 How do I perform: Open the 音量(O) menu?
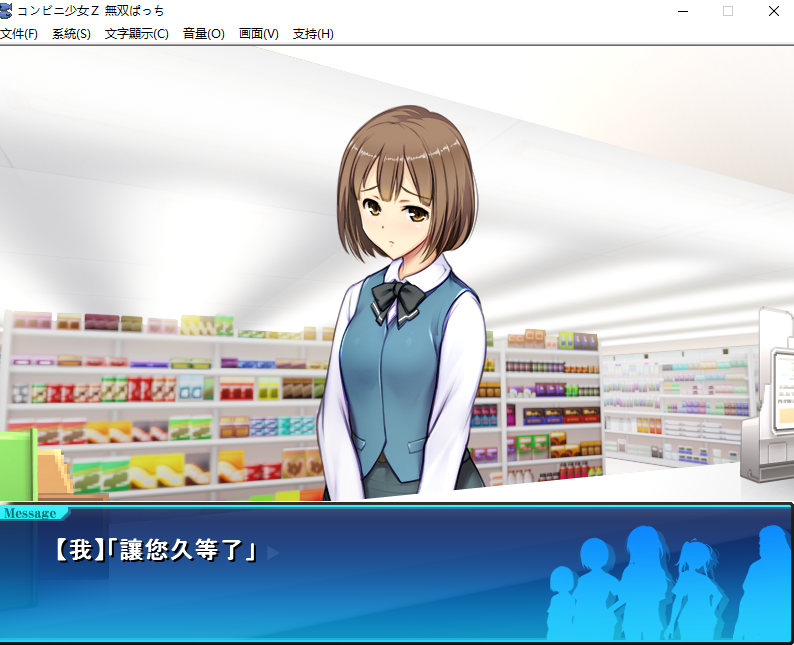click(203, 34)
